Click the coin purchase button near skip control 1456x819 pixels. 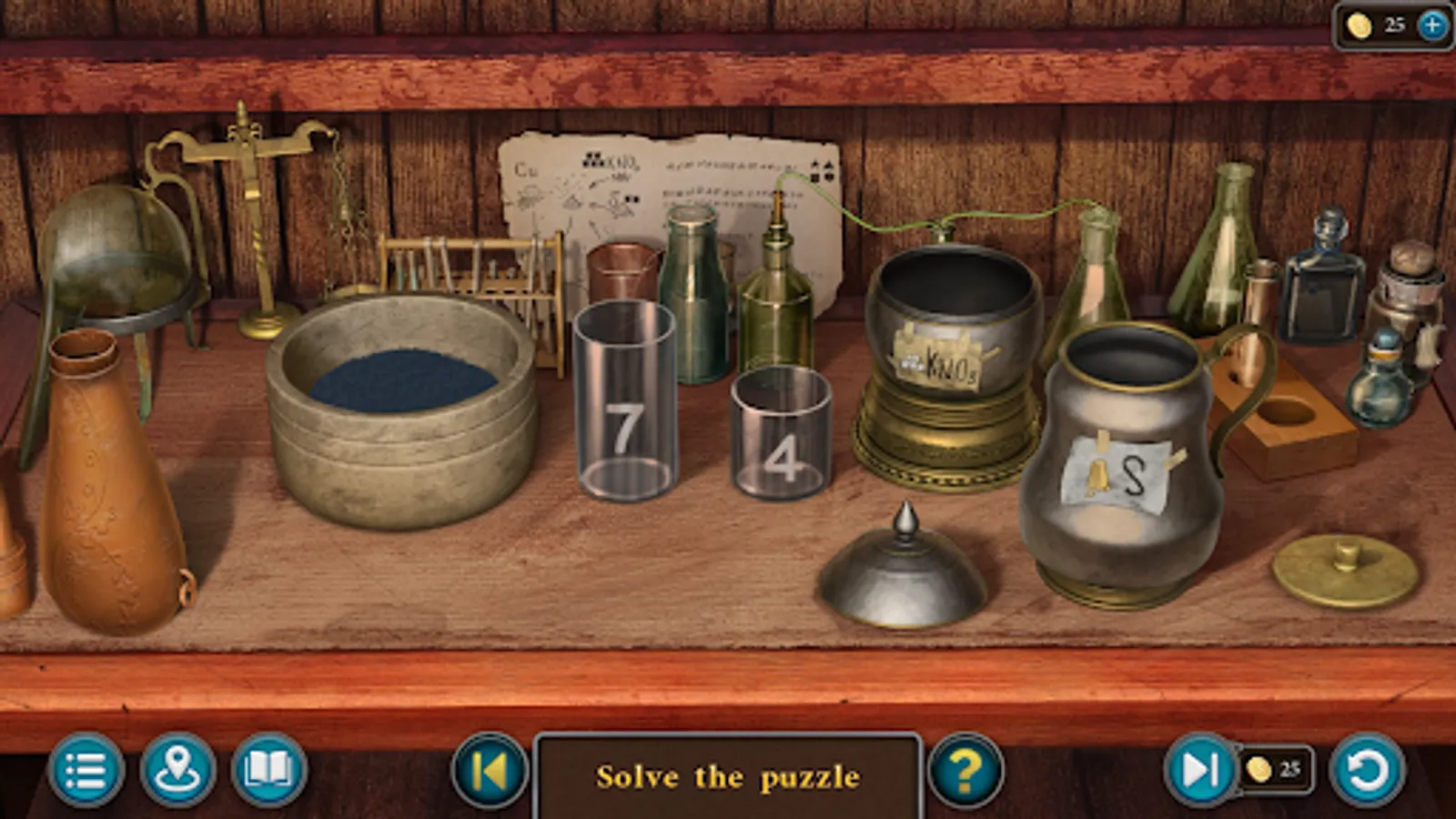(1273, 769)
